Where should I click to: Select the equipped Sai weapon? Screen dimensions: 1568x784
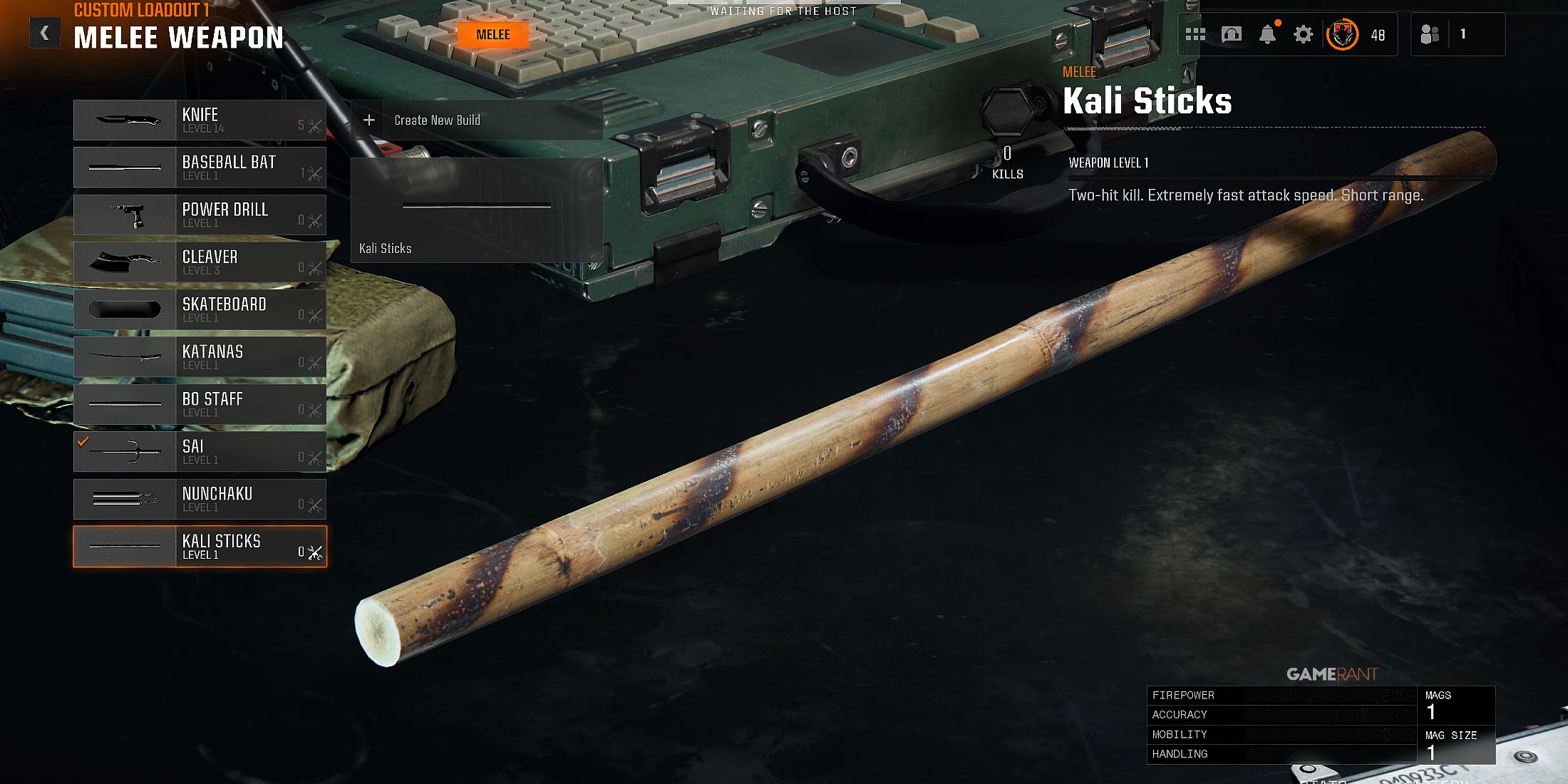coord(200,452)
